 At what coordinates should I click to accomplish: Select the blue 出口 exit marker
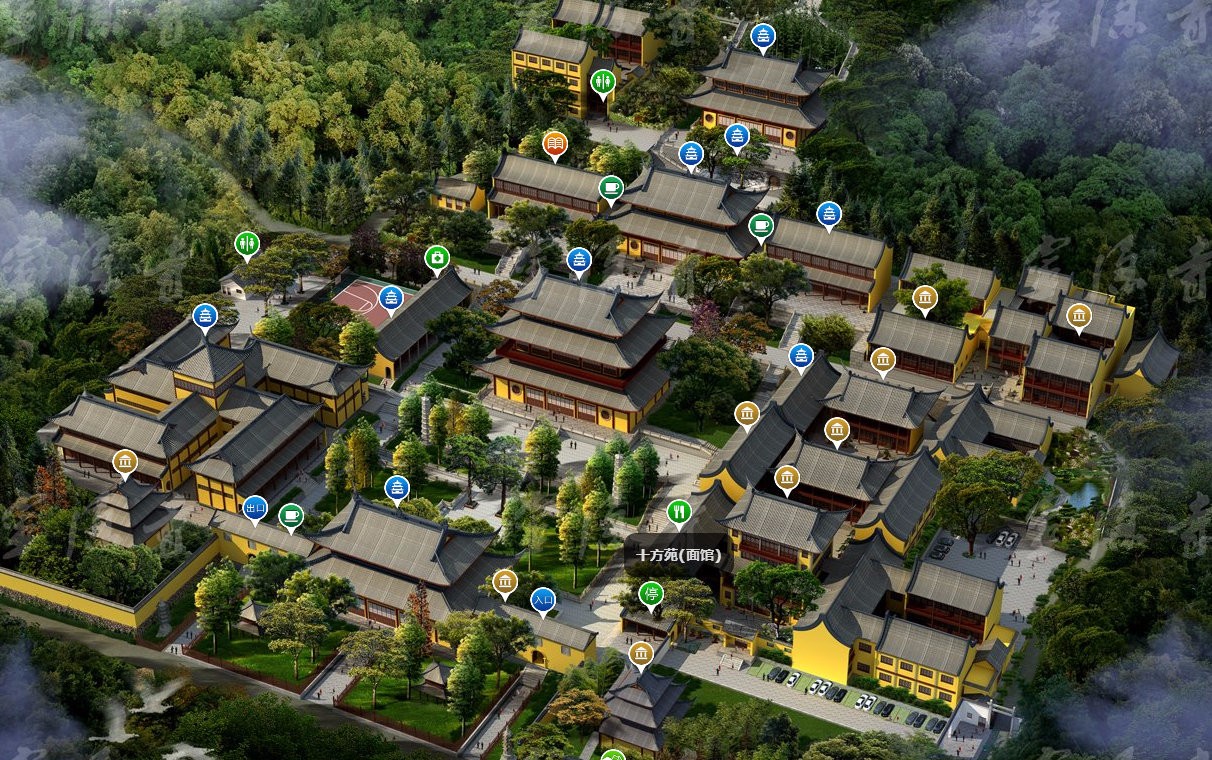point(255,509)
